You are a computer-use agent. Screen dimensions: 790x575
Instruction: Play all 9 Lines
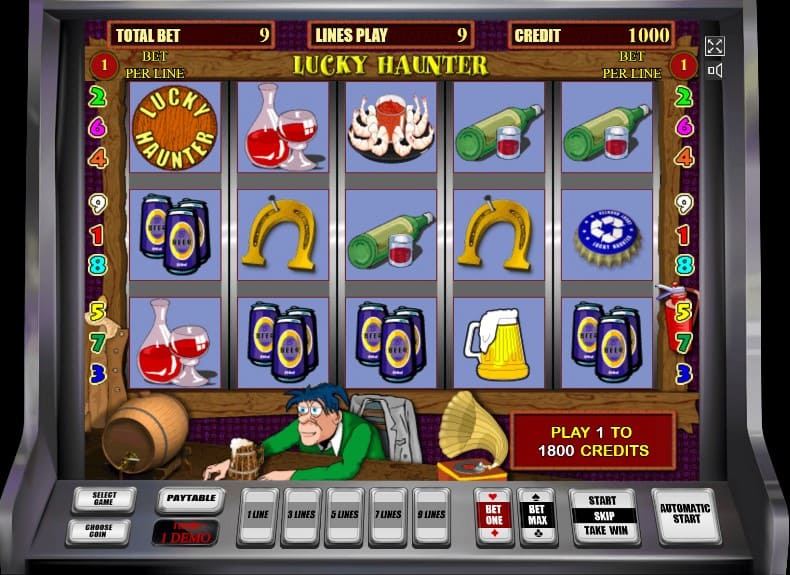click(432, 516)
